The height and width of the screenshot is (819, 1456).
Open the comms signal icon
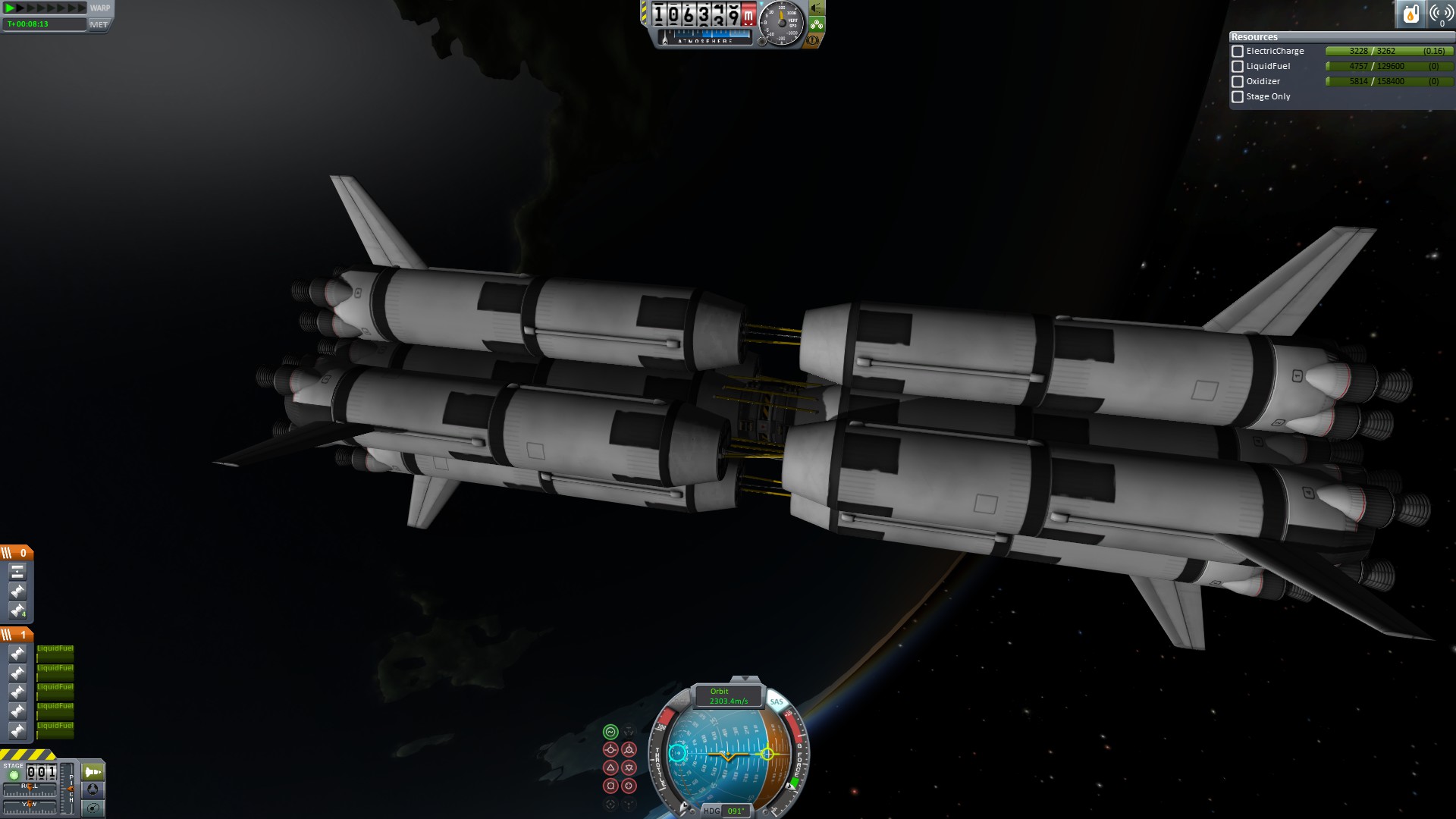[1441, 14]
